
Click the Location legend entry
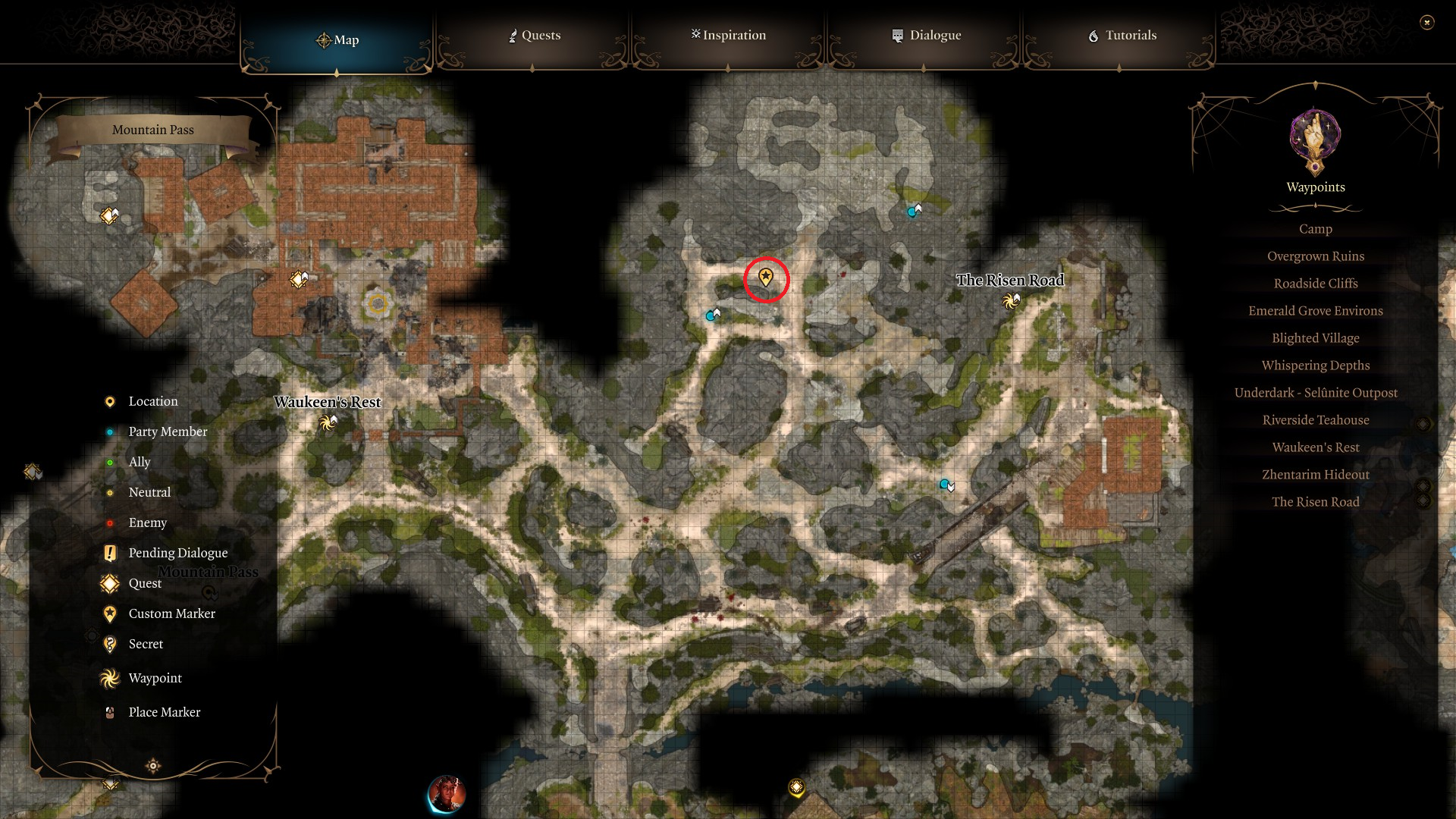[x=153, y=401]
